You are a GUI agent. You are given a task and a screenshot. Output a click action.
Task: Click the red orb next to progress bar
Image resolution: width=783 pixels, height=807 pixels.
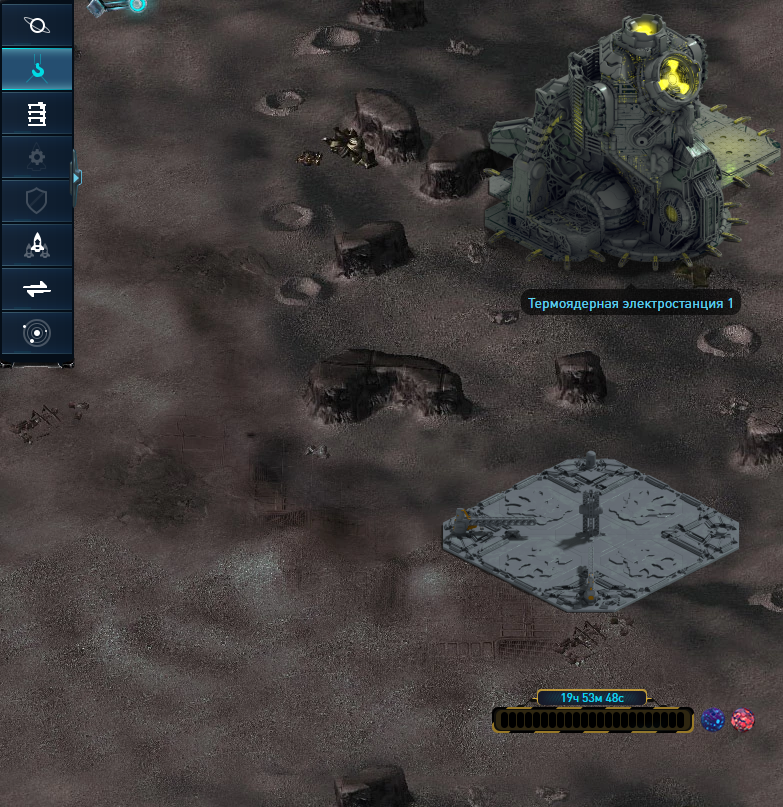point(742,720)
